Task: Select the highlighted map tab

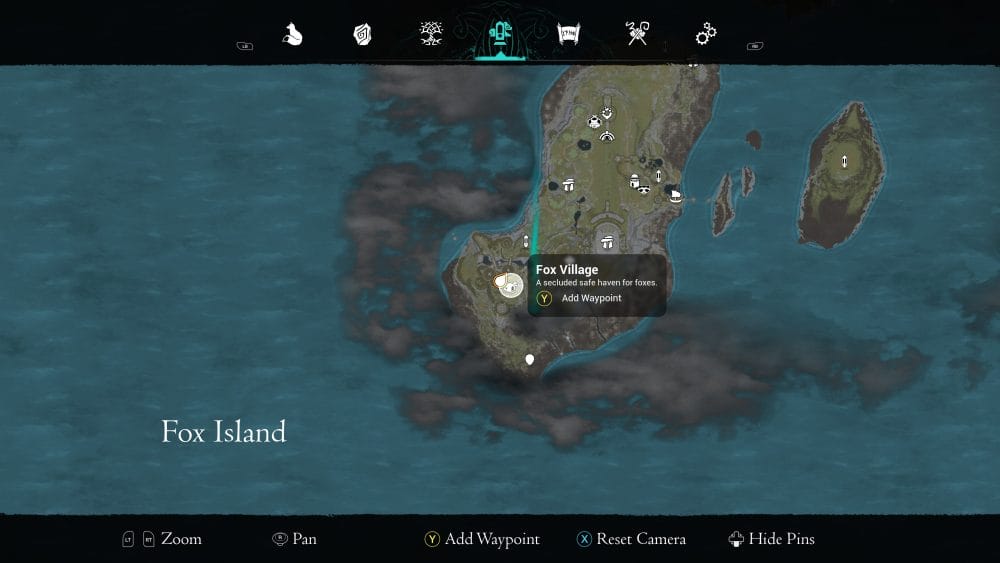Action: tap(499, 36)
